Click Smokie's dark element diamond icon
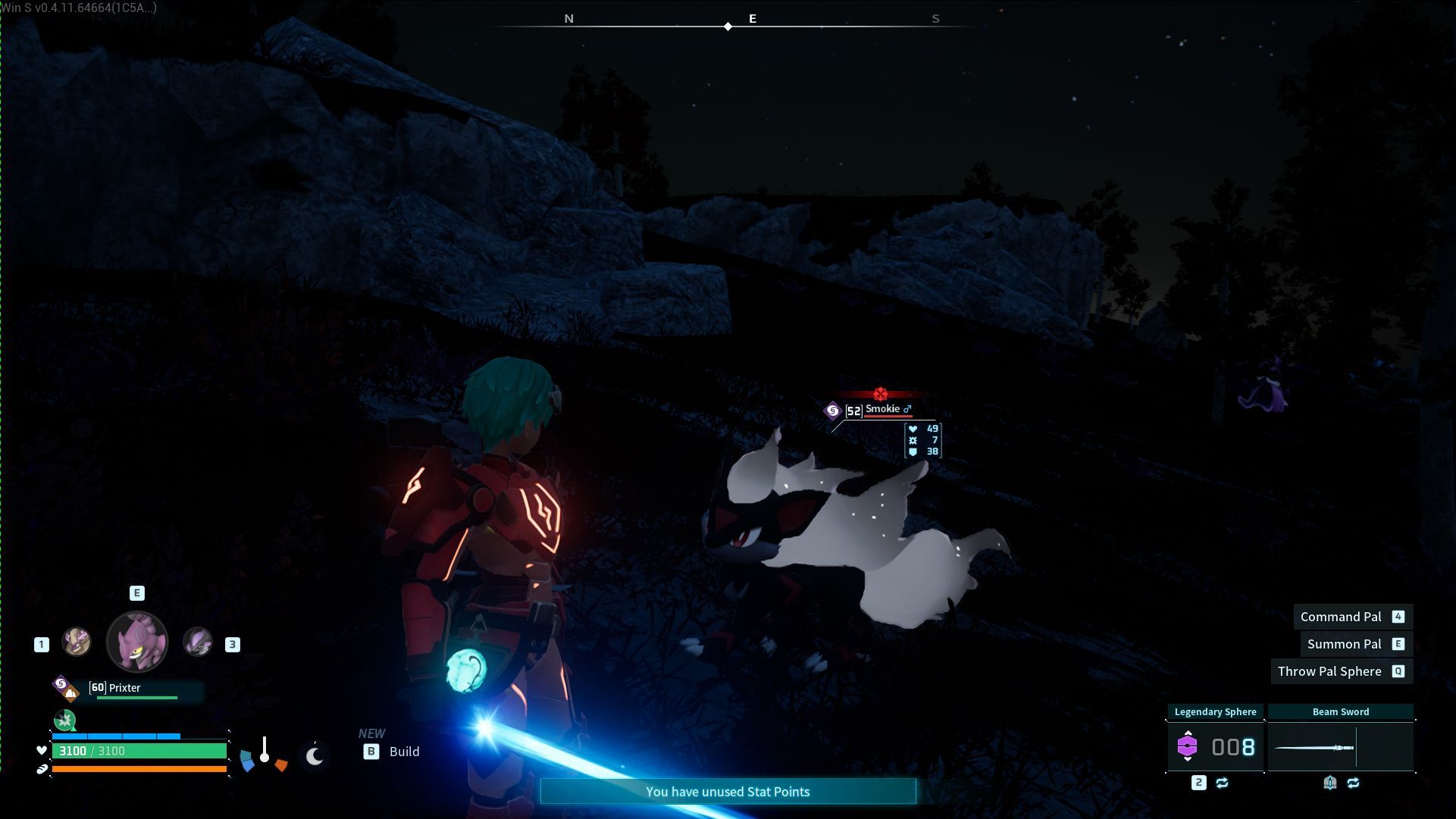Screen dimensions: 1456x819 click(x=833, y=409)
